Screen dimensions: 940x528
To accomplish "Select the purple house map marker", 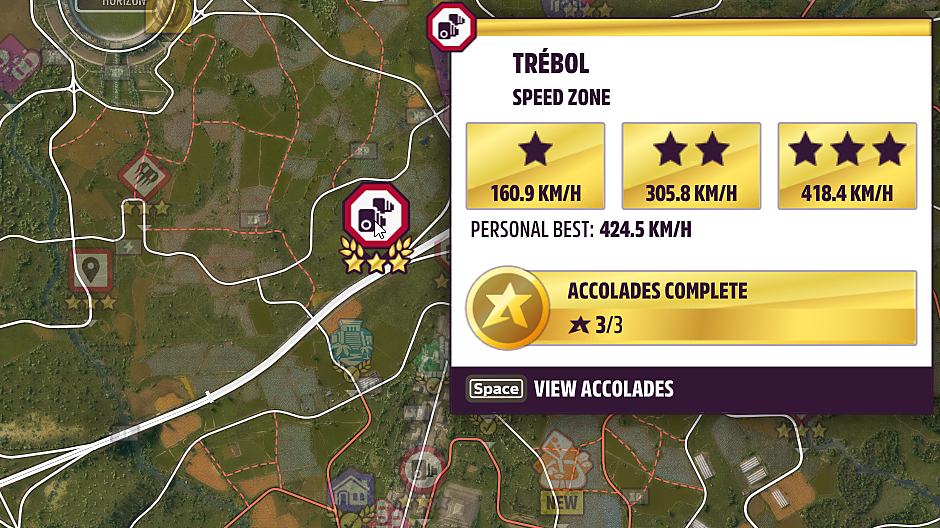I will [x=351, y=491].
